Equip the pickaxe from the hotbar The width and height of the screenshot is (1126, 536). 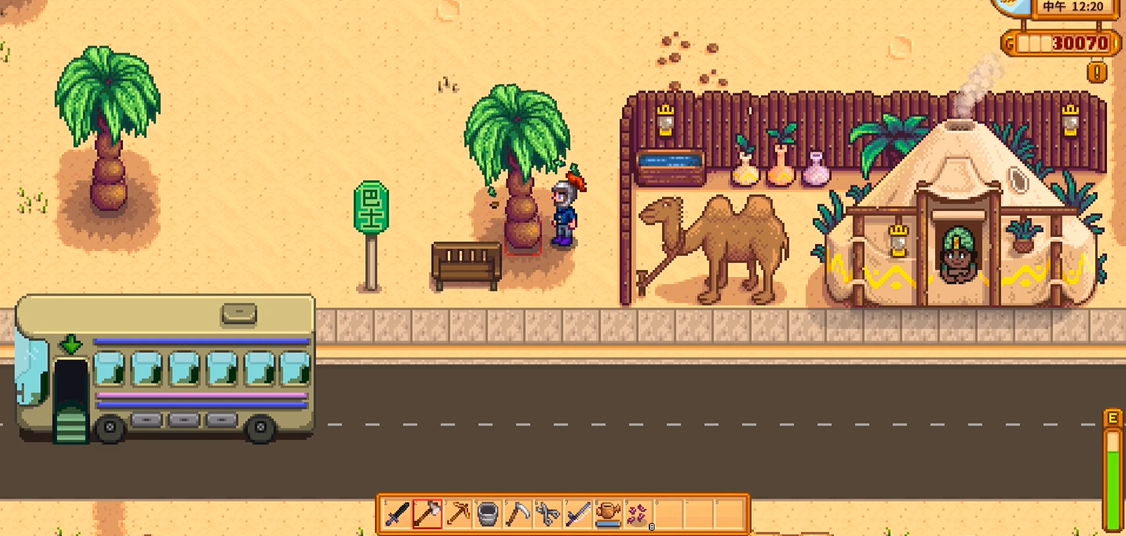coord(458,514)
